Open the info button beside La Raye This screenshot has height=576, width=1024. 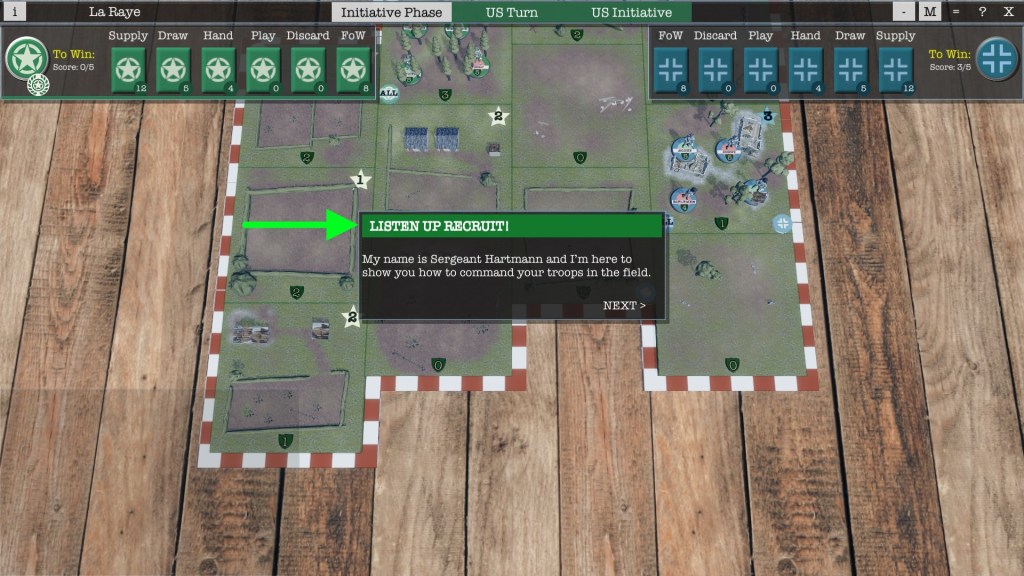point(15,12)
